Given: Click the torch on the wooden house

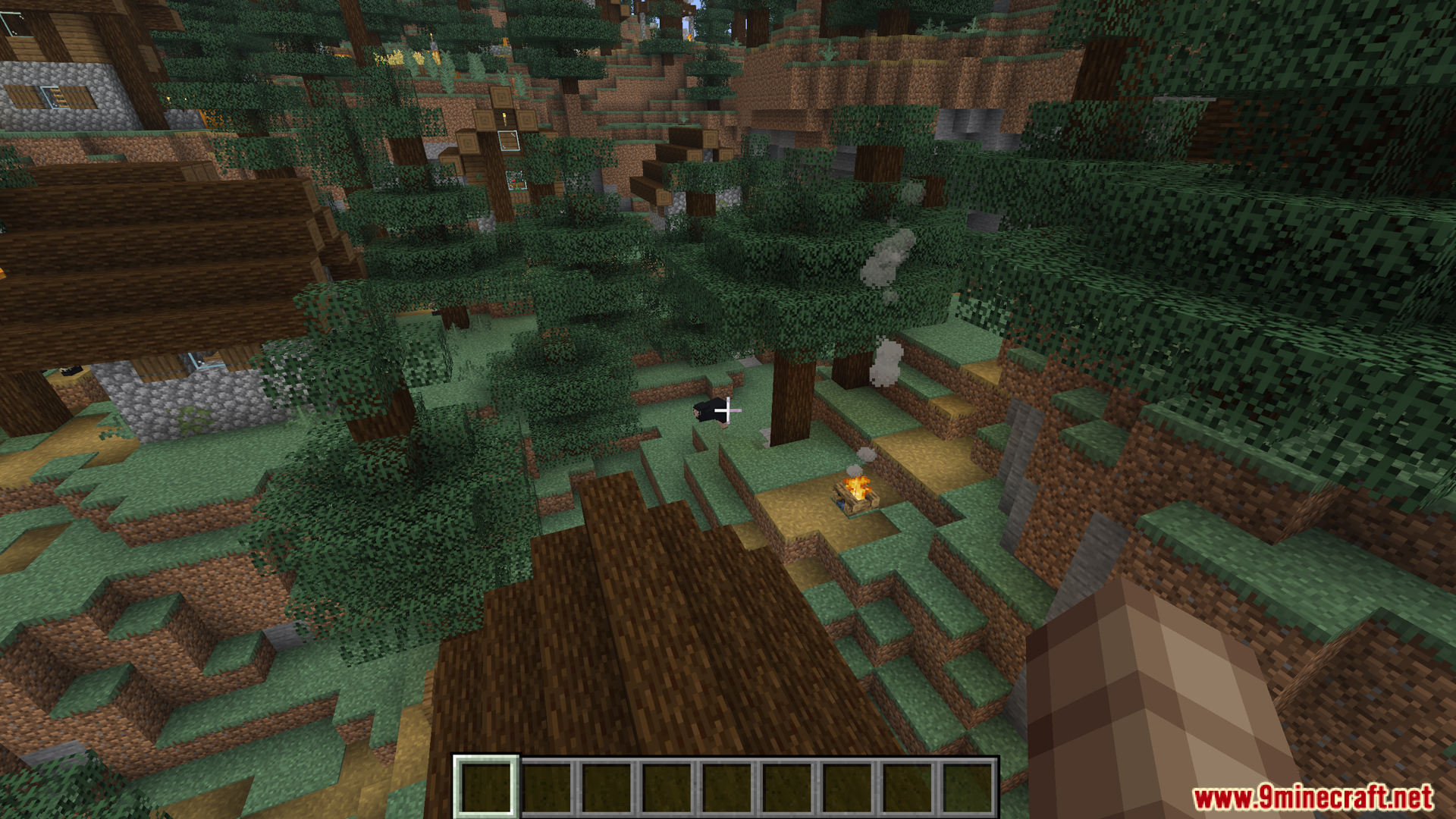Looking at the screenshot, I should click(x=504, y=118).
